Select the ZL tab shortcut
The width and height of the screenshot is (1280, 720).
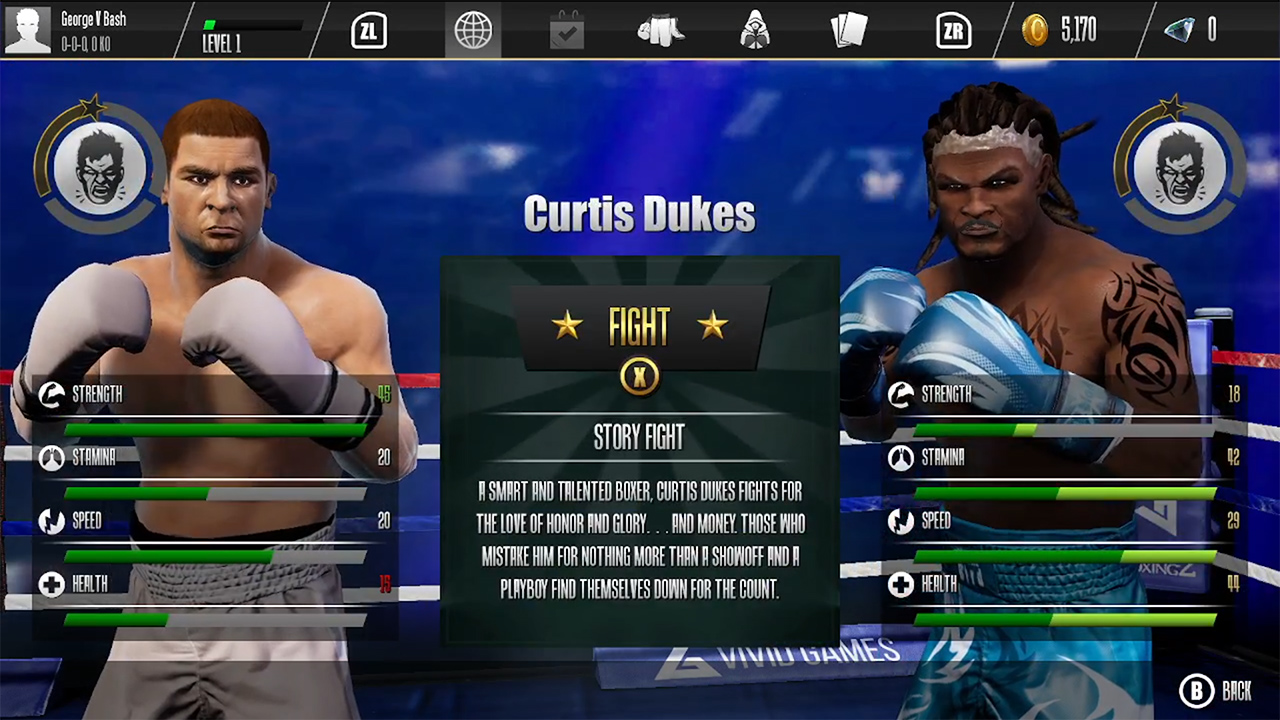coord(368,30)
